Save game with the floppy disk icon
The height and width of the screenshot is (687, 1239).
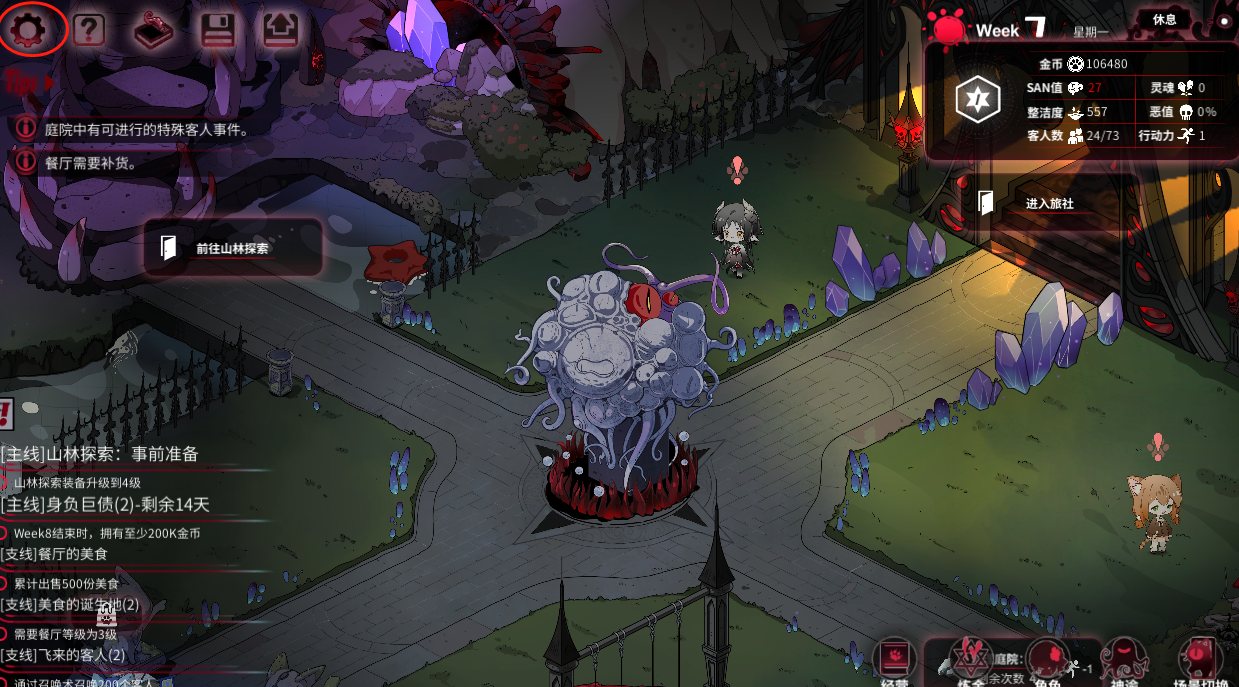pos(217,30)
